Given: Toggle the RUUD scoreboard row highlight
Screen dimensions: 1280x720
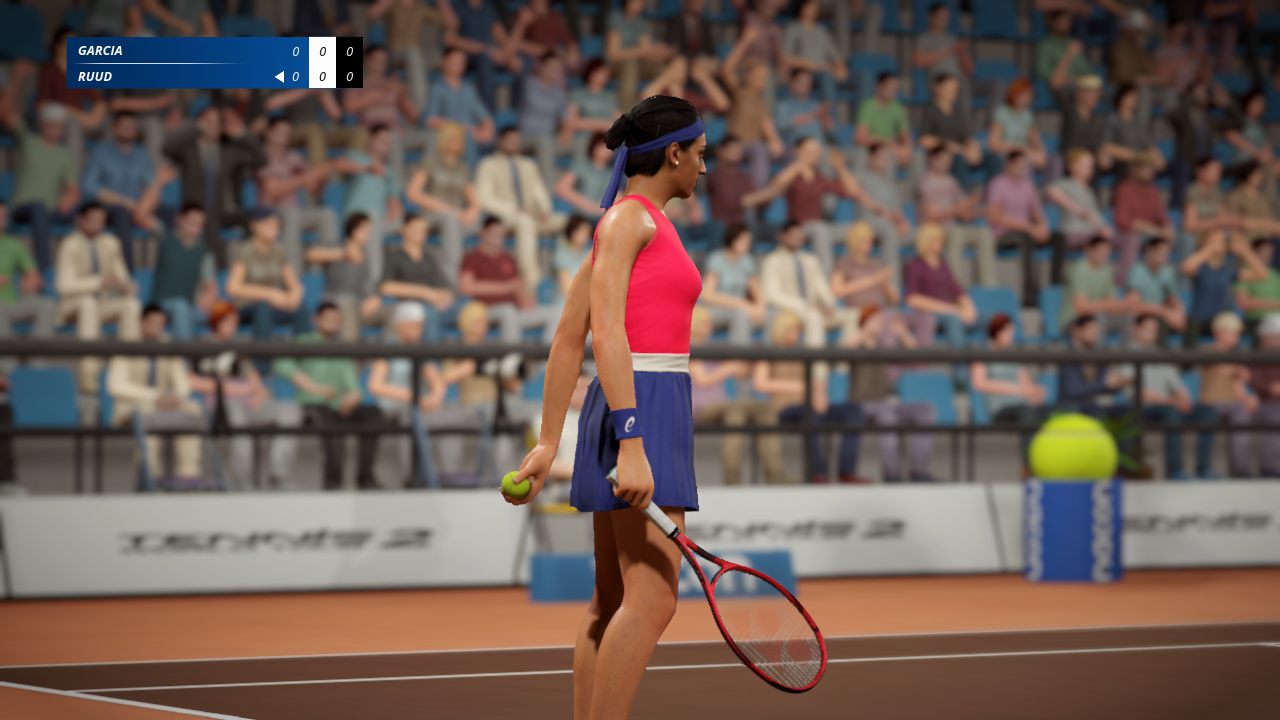Looking at the screenshot, I should (180, 75).
